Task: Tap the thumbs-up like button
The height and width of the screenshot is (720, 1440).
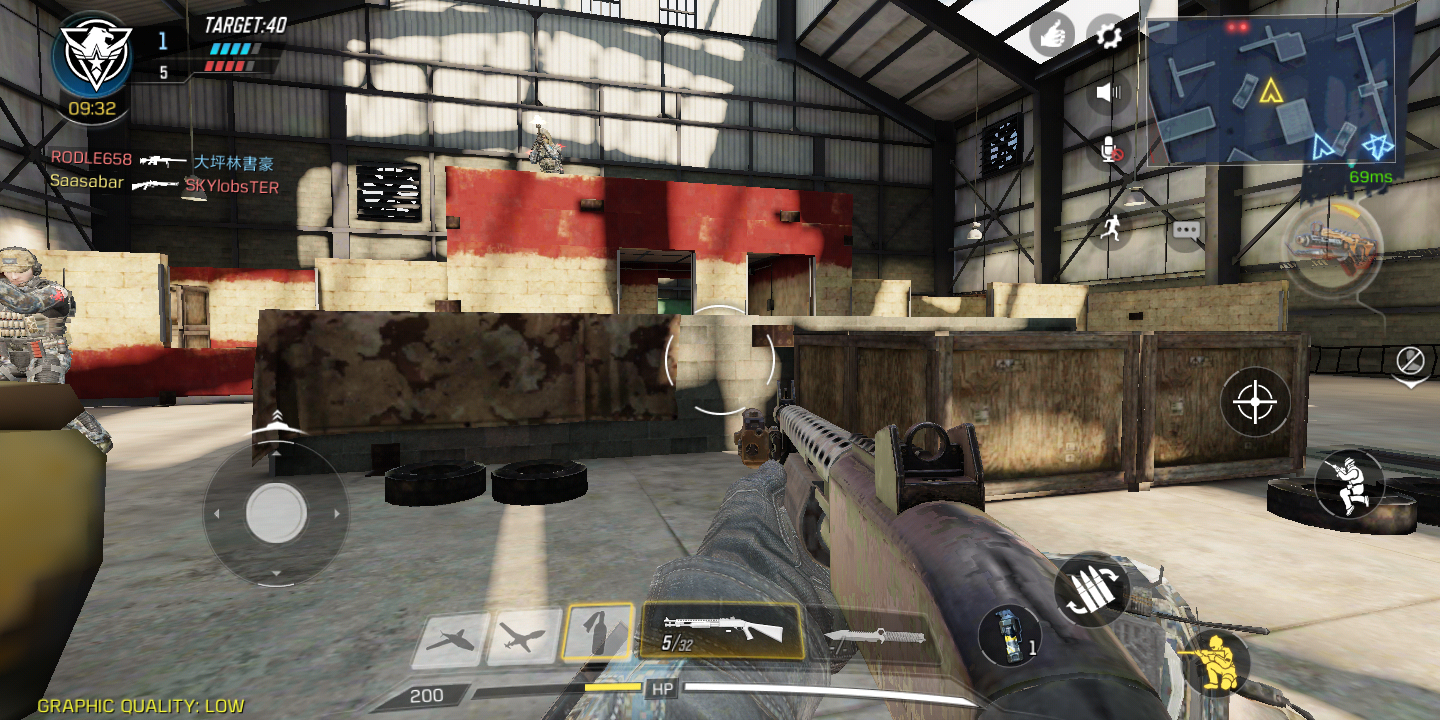Action: coord(1052,36)
